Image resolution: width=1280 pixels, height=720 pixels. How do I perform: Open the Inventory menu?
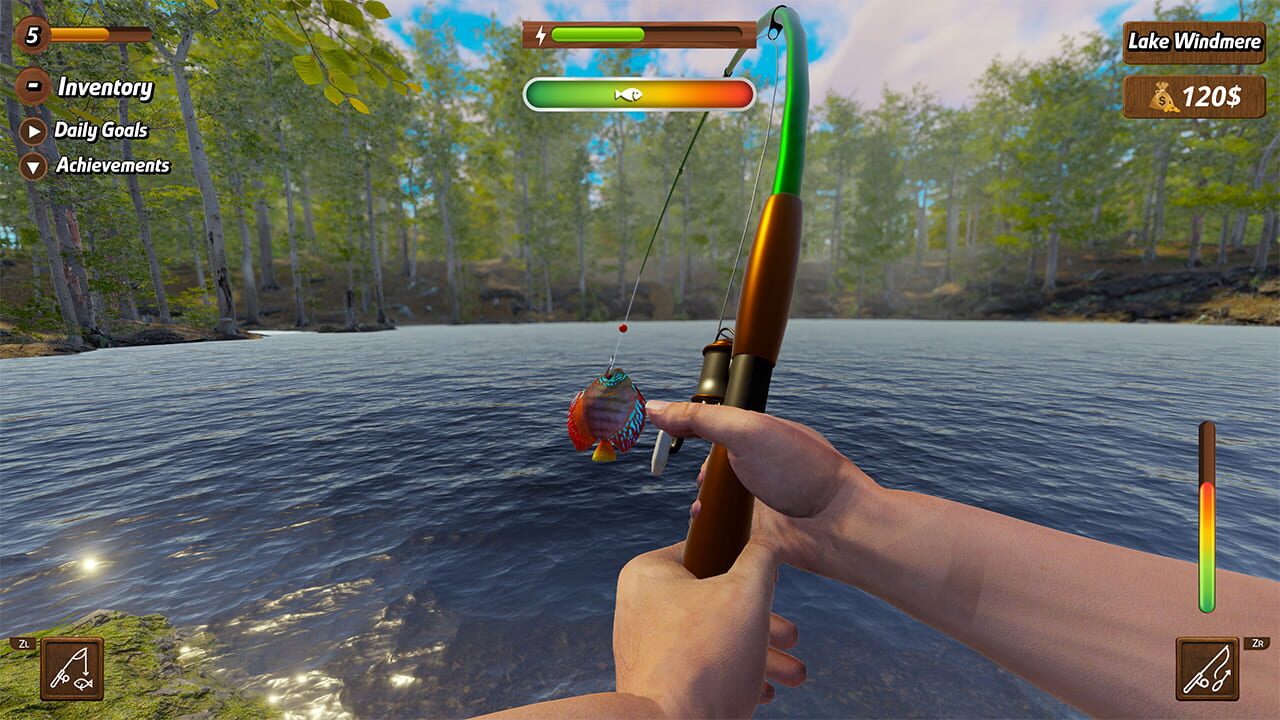[x=105, y=88]
